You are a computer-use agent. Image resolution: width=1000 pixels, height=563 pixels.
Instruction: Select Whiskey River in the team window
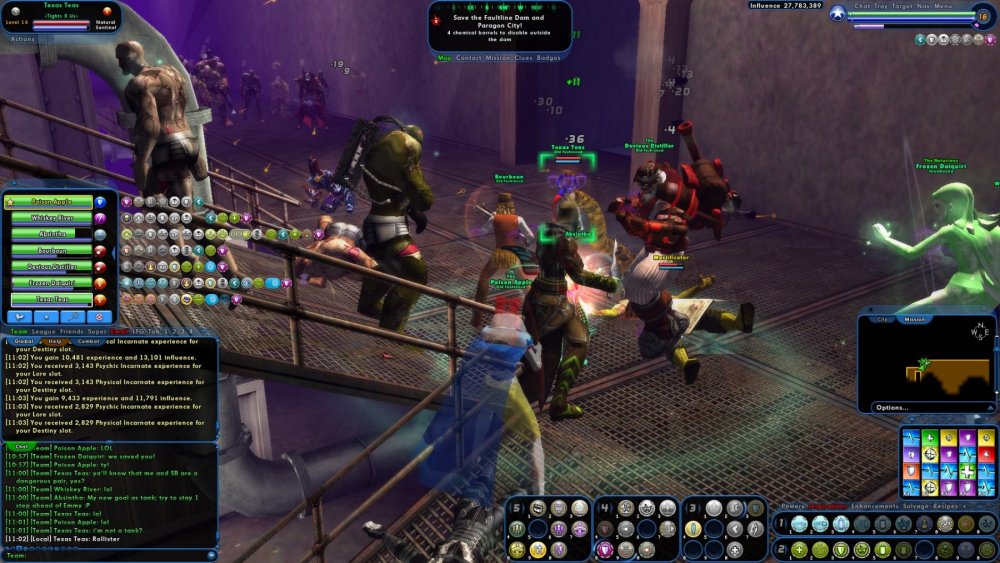click(52, 218)
